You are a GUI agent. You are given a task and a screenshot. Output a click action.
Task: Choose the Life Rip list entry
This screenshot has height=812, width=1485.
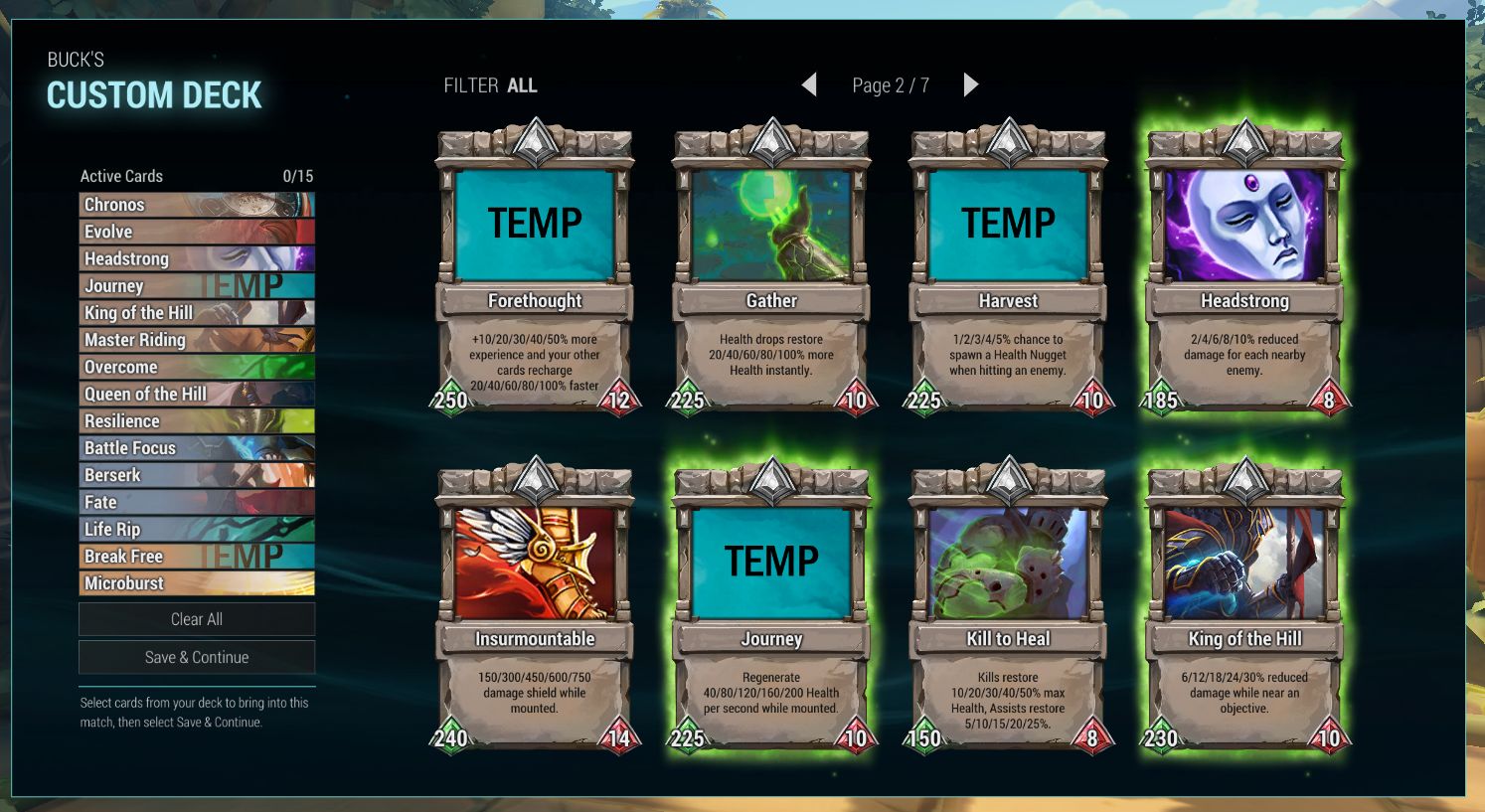point(197,529)
